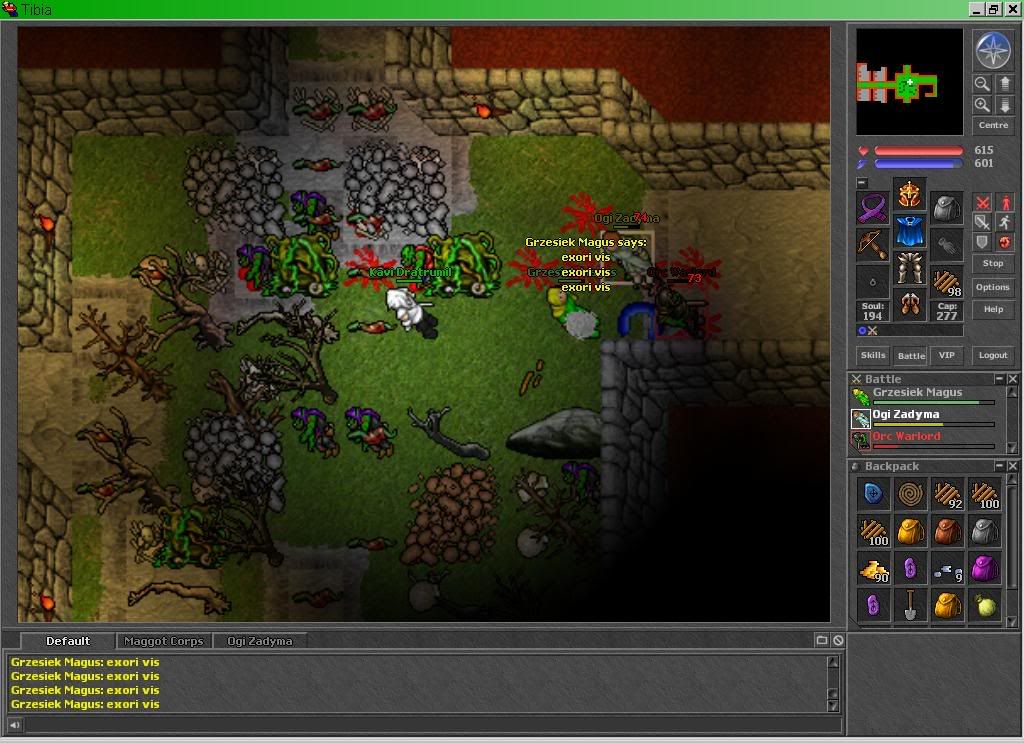1024x743 pixels.
Task: Open the Options menu
Action: pyautogui.click(x=993, y=287)
